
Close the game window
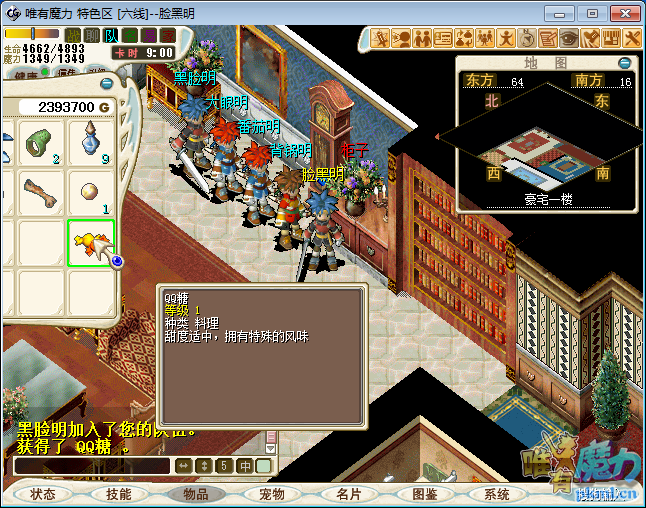[624, 13]
